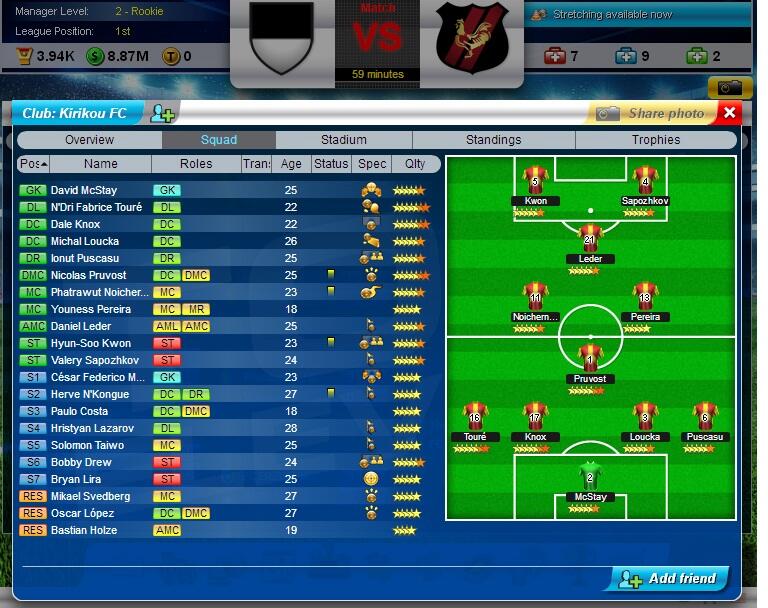Select Bobby Drew's squad row
768x608 pixels.
[81, 462]
